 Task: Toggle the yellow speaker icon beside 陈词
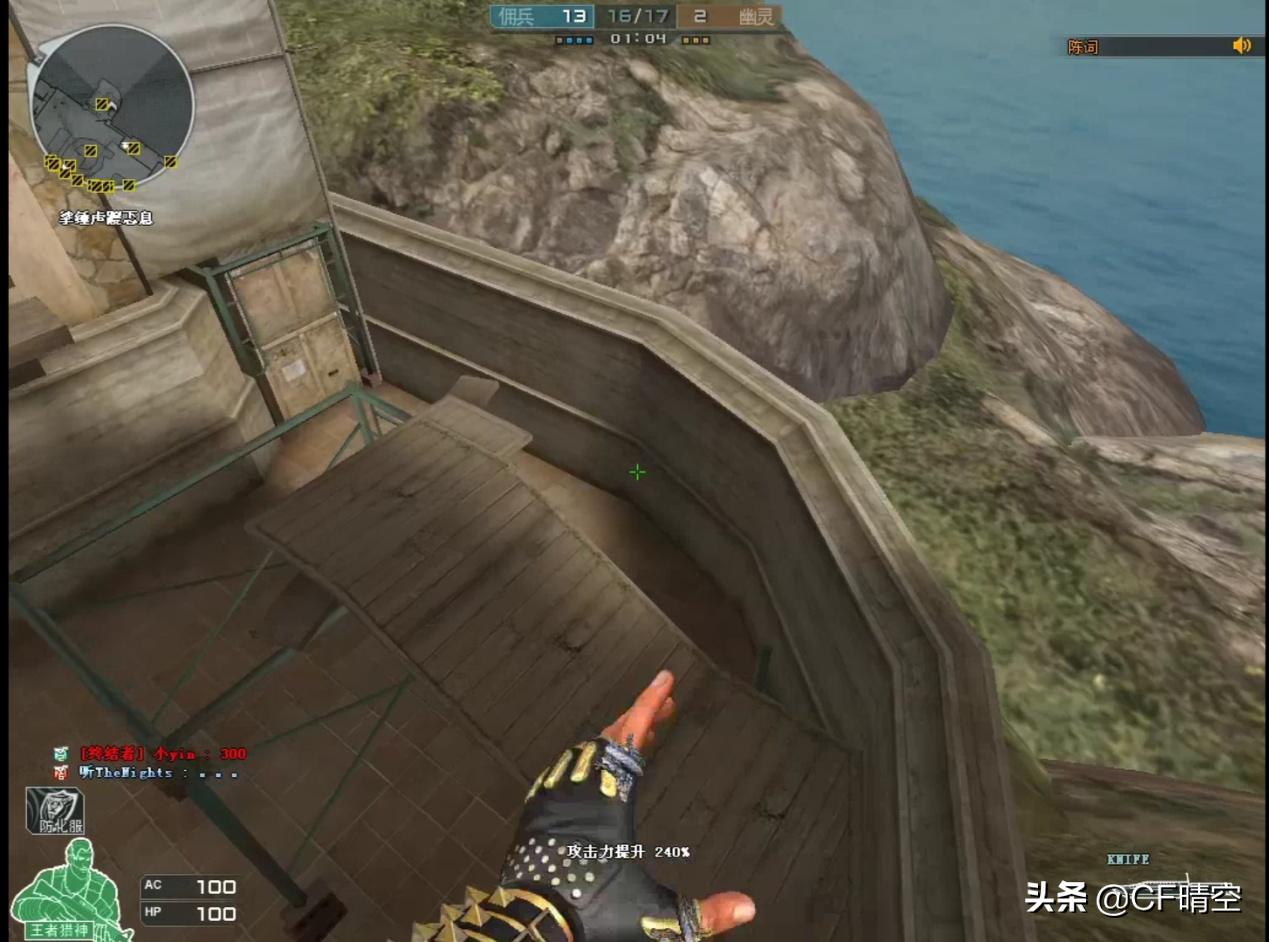point(1241,45)
